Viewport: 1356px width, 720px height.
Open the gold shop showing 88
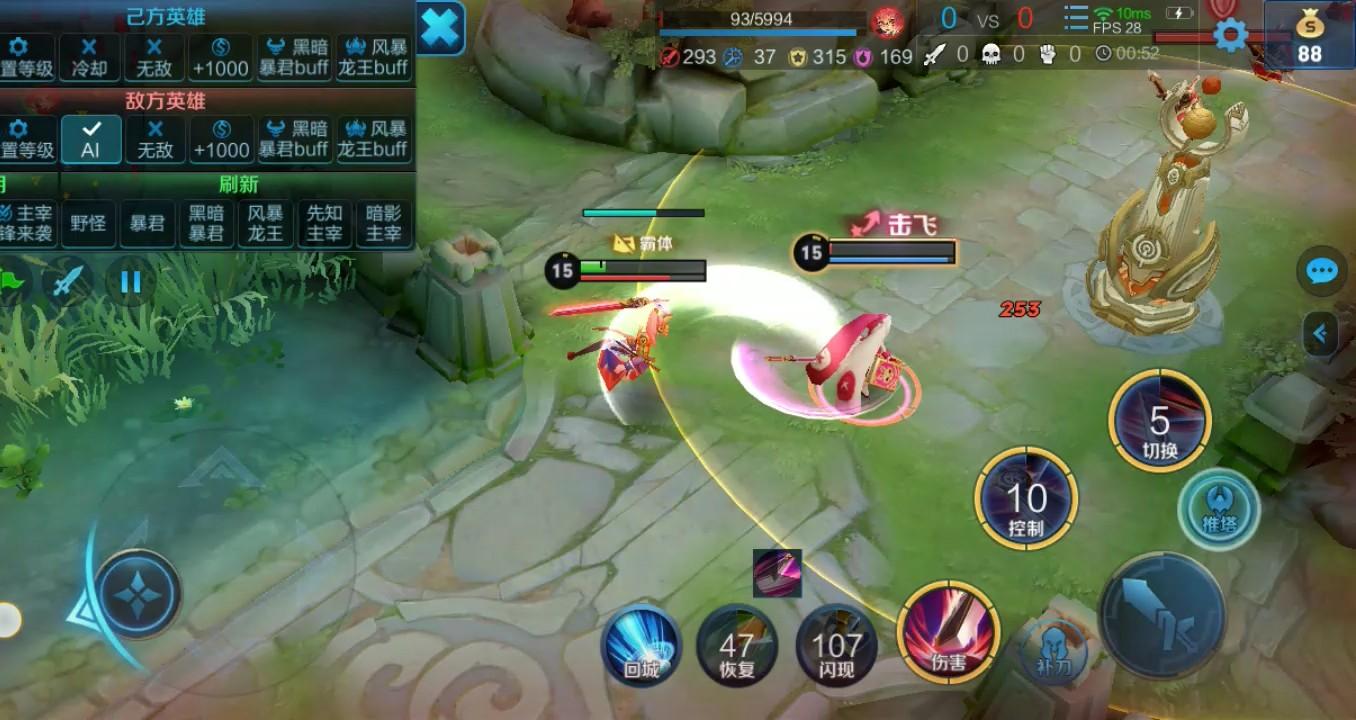click(1309, 36)
